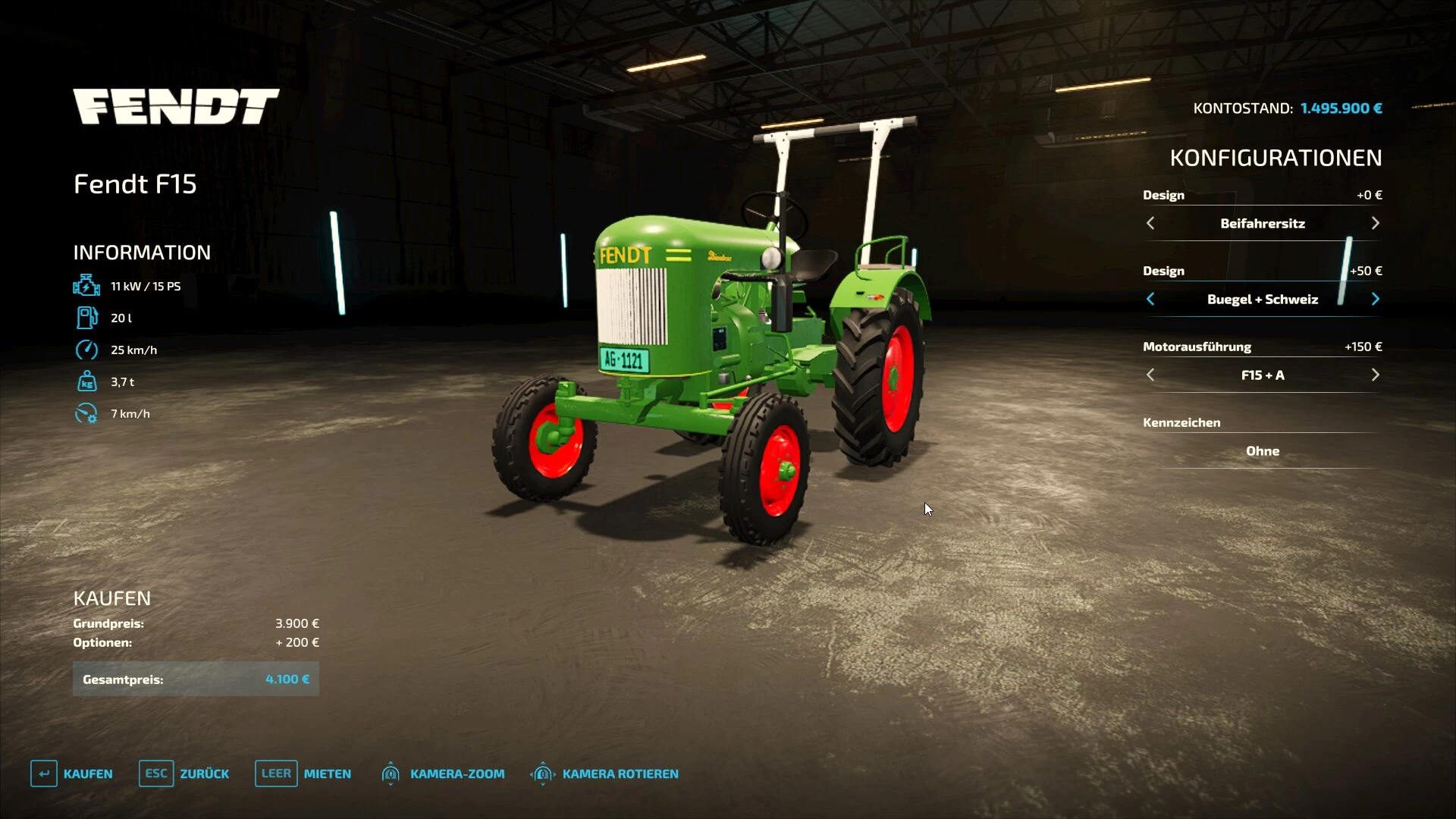Image resolution: width=1456 pixels, height=819 pixels.
Task: Switch to previous Buegel + Schweiz design option
Action: (x=1150, y=299)
